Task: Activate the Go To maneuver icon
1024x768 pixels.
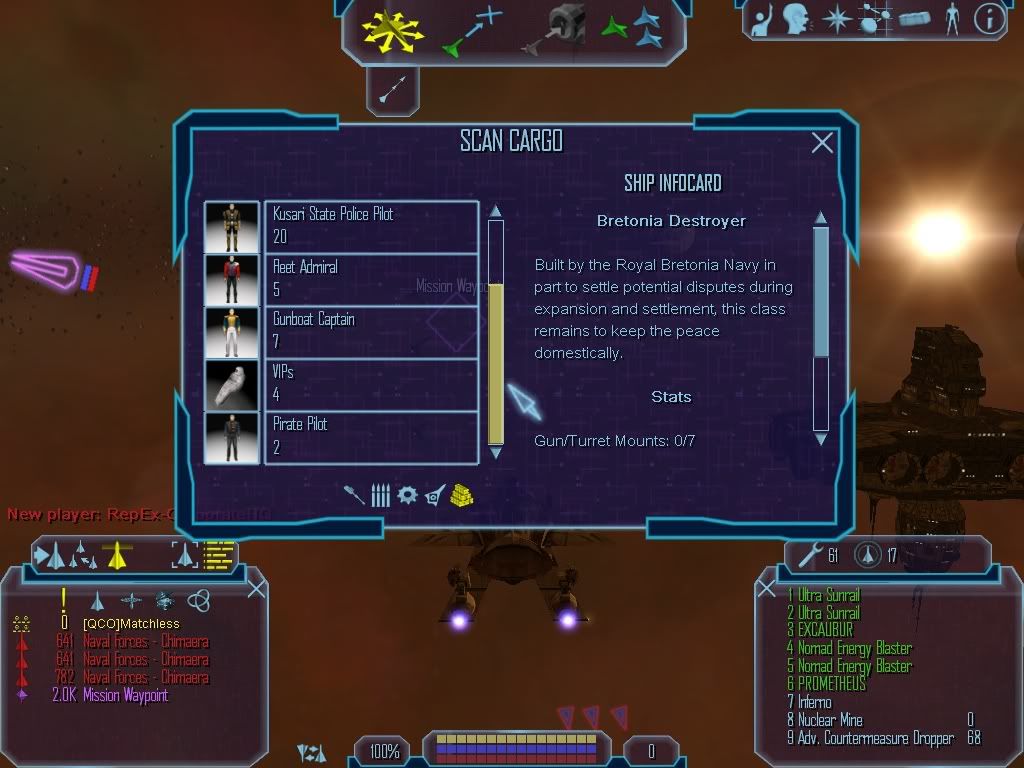Action: click(471, 30)
